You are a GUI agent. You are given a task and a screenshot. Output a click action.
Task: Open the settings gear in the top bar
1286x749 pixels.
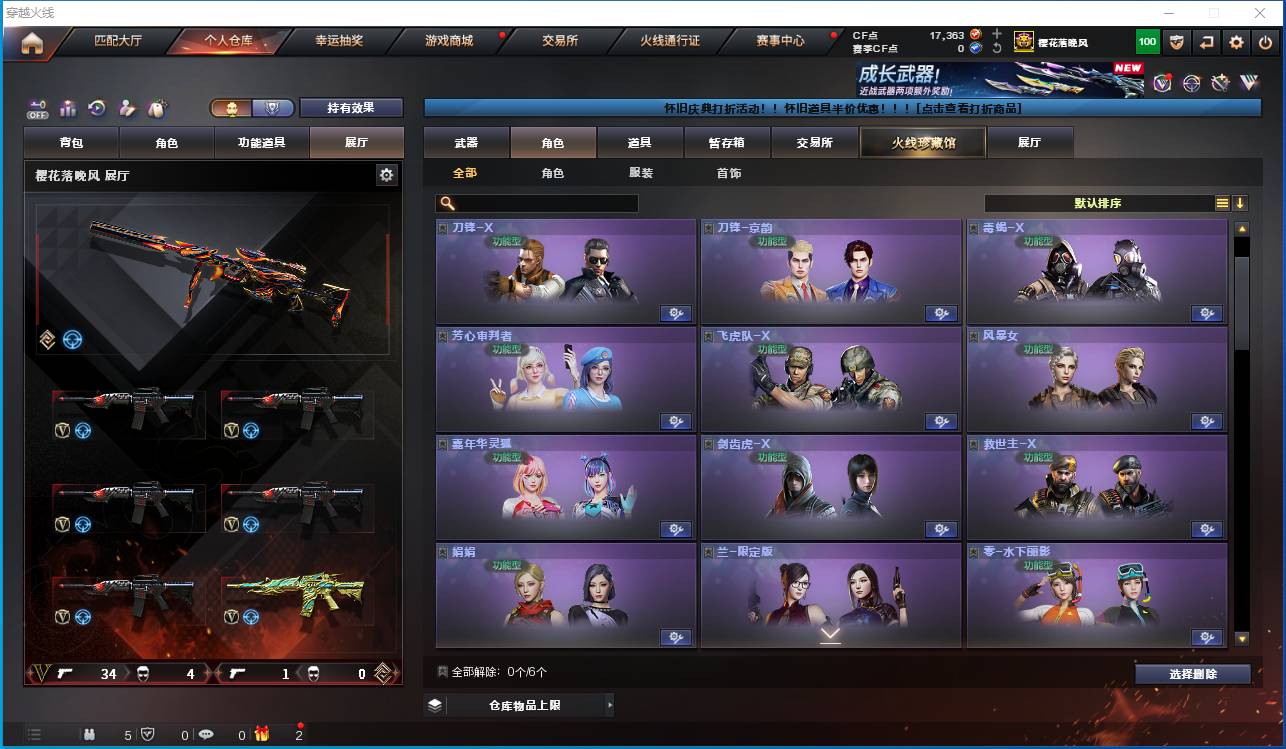point(1235,41)
